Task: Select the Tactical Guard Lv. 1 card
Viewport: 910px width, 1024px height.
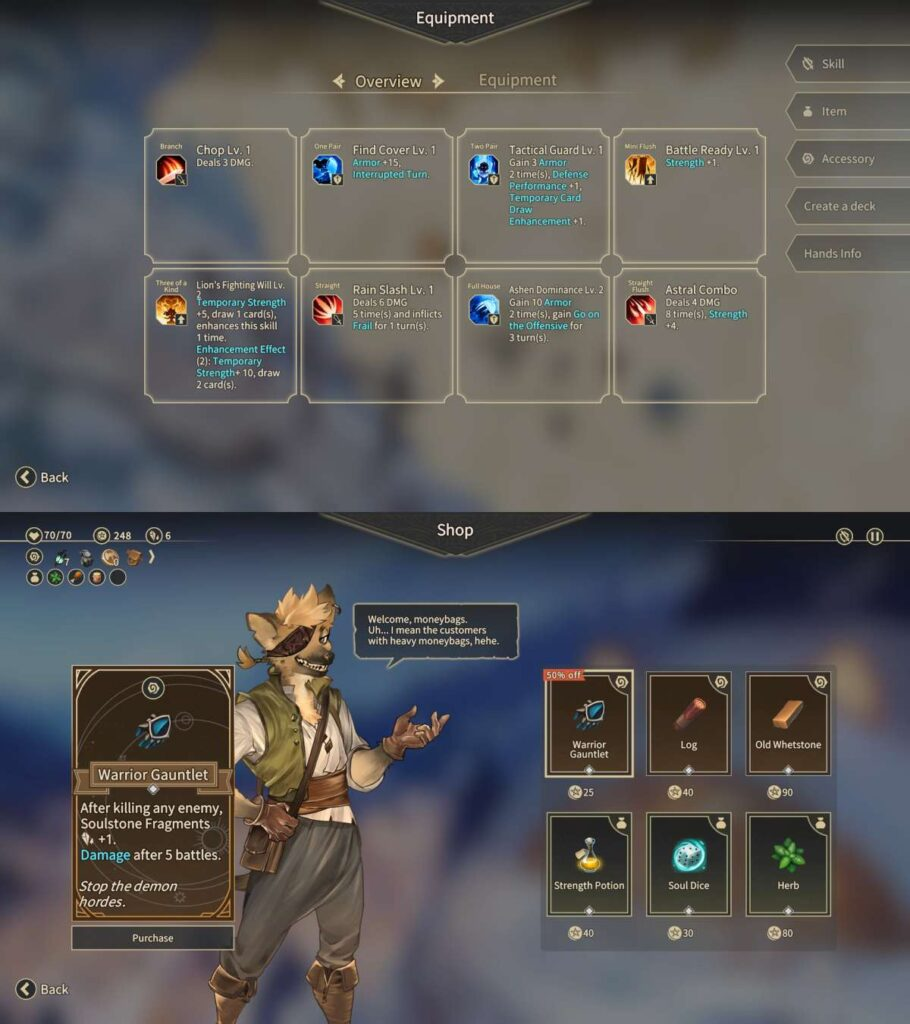Action: (533, 195)
